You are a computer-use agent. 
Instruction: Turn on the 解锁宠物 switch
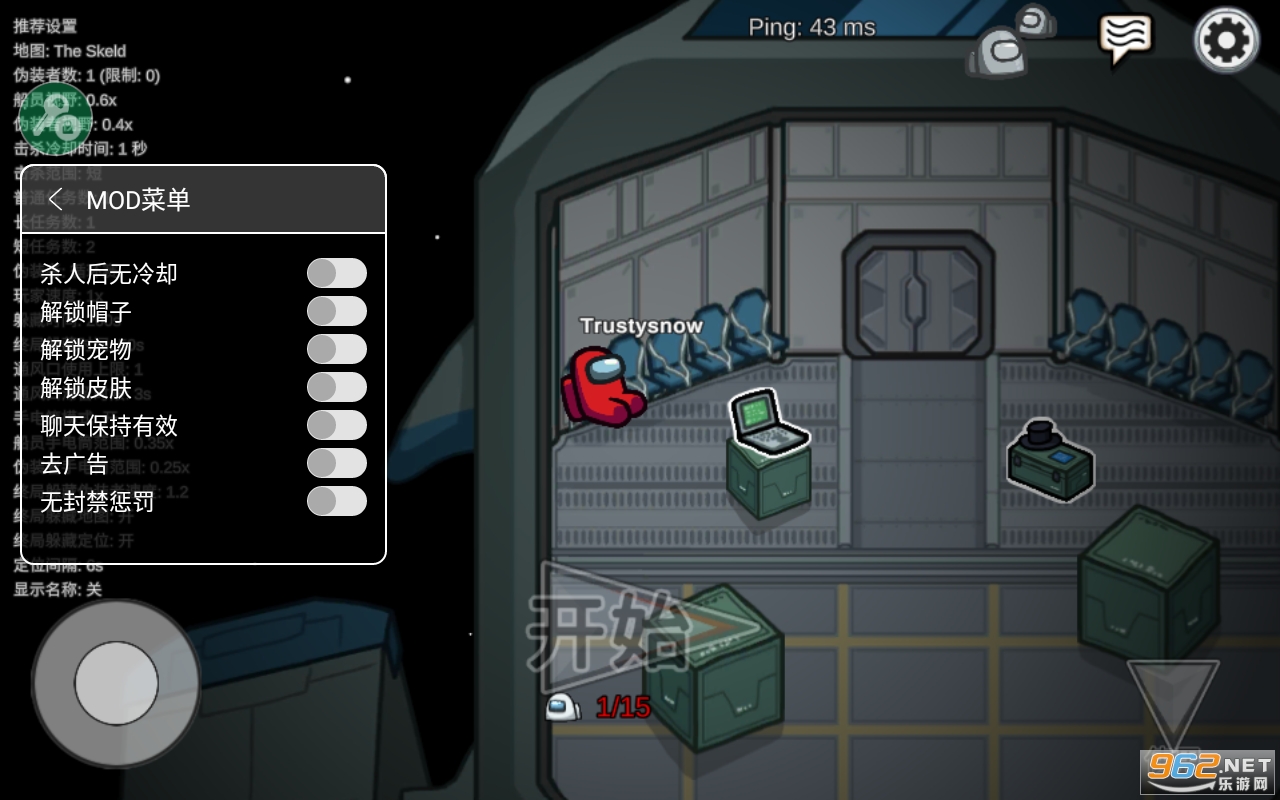point(336,349)
